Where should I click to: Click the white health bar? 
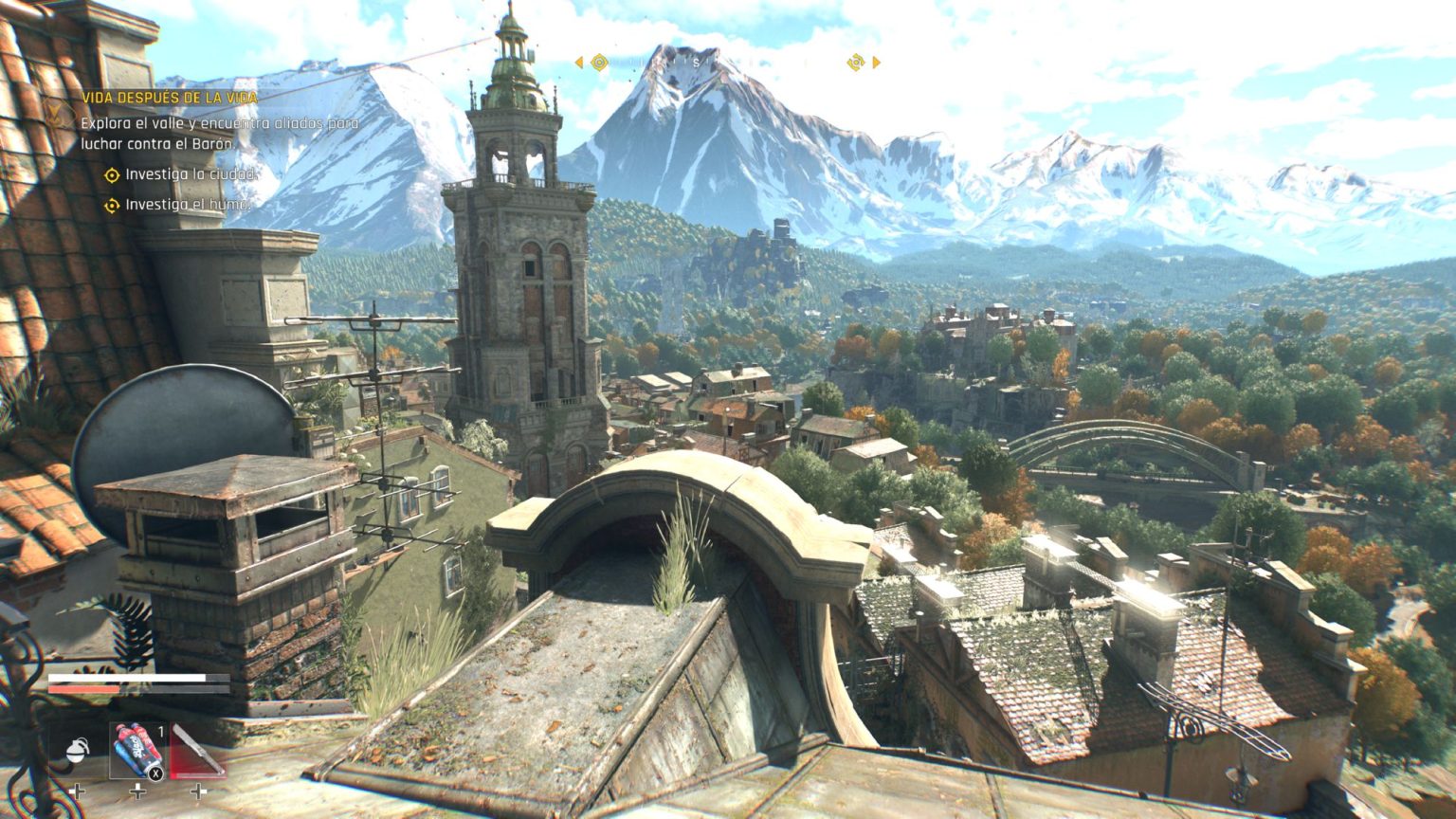[127, 678]
